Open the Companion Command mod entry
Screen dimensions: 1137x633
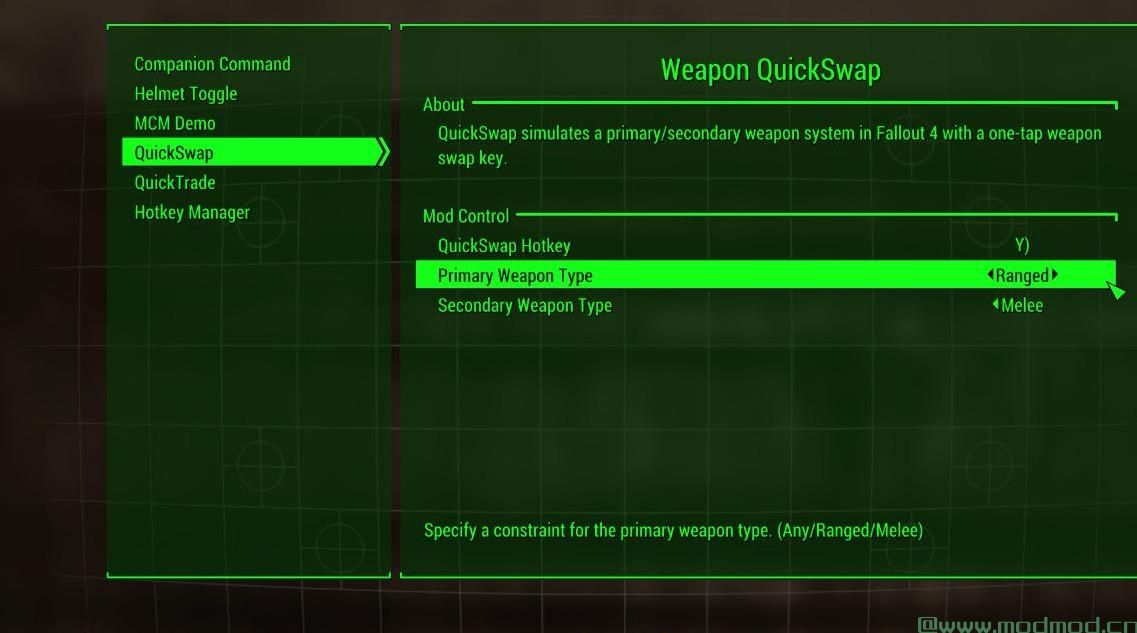(x=212, y=64)
